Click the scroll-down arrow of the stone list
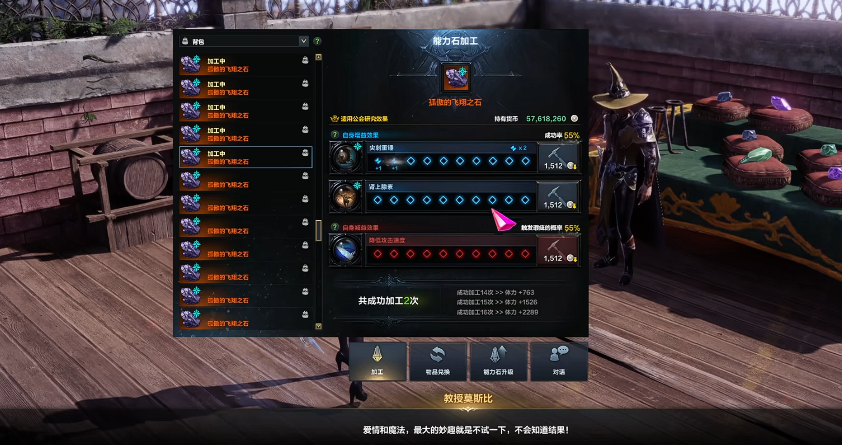 coord(319,326)
